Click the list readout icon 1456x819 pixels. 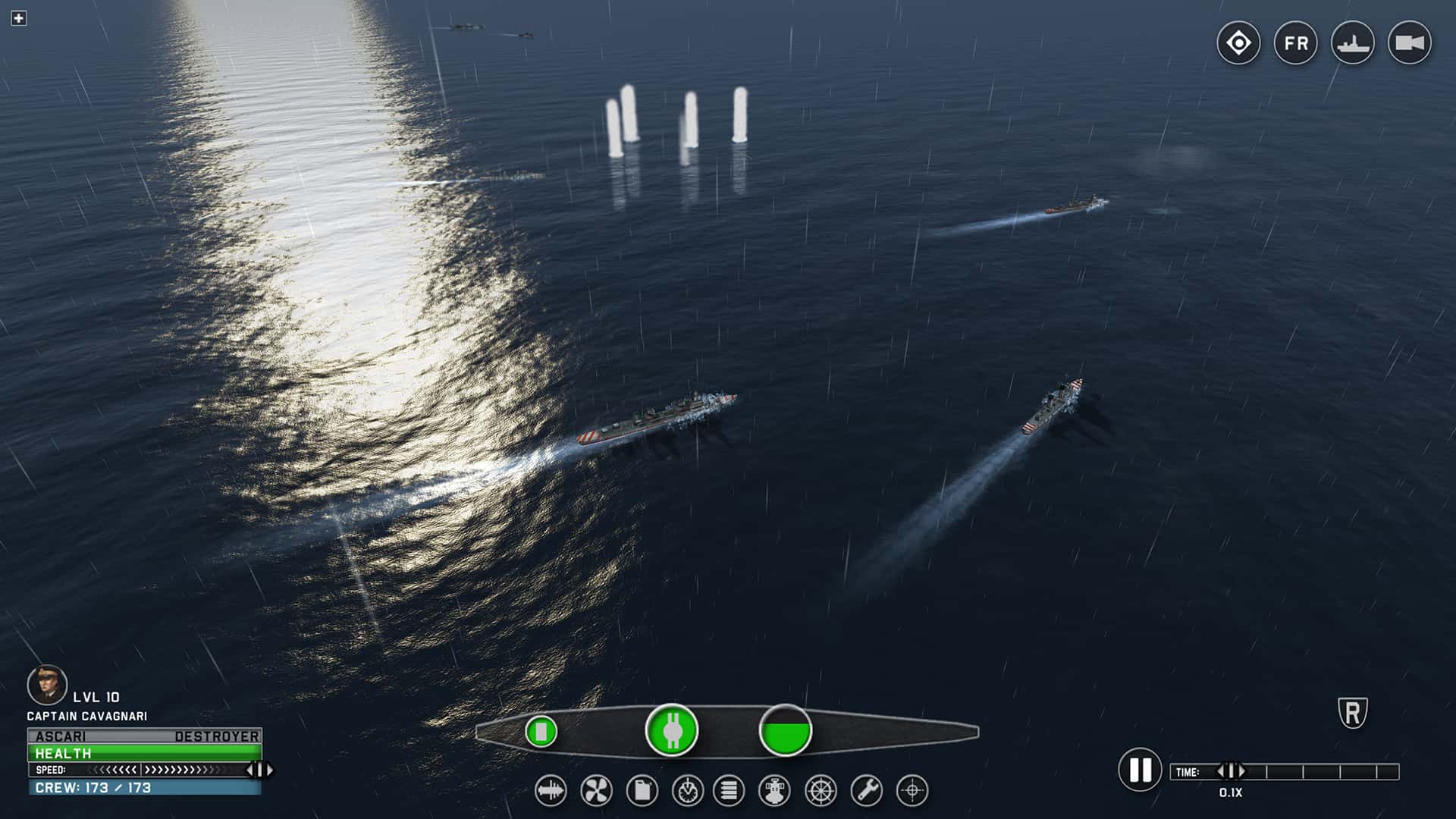(728, 791)
